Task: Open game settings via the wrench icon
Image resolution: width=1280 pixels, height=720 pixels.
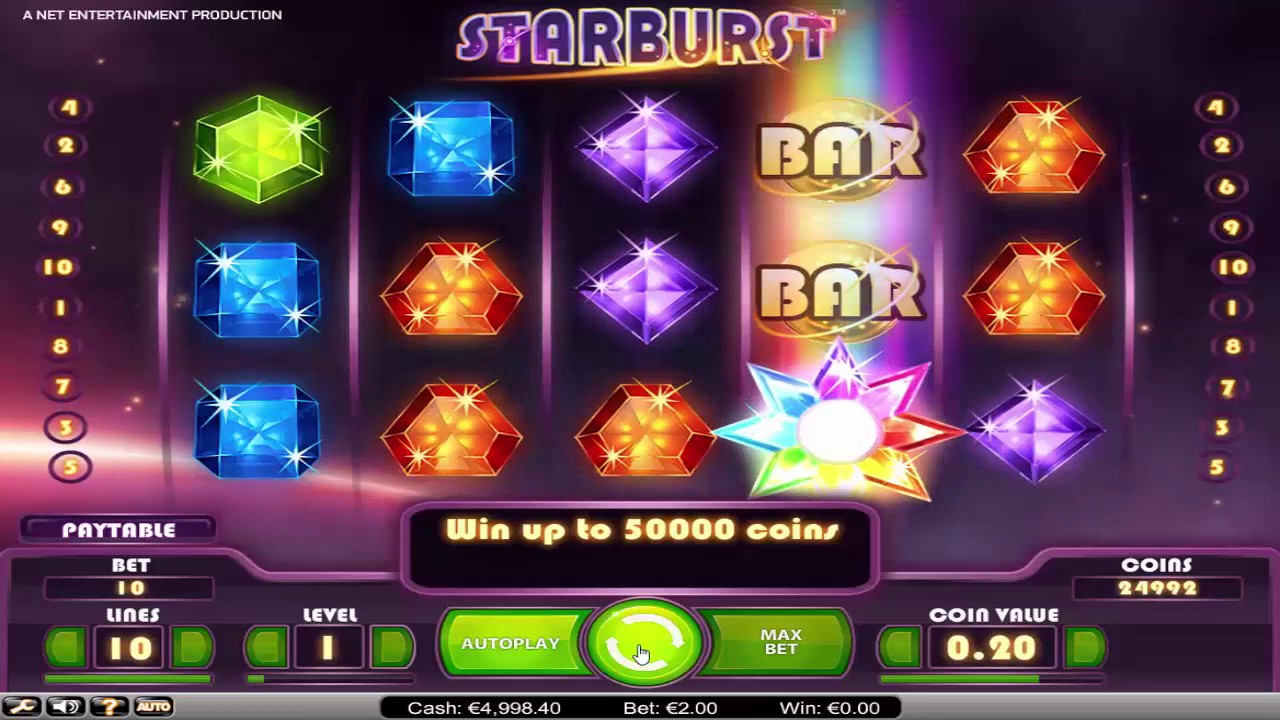Action: (x=22, y=707)
